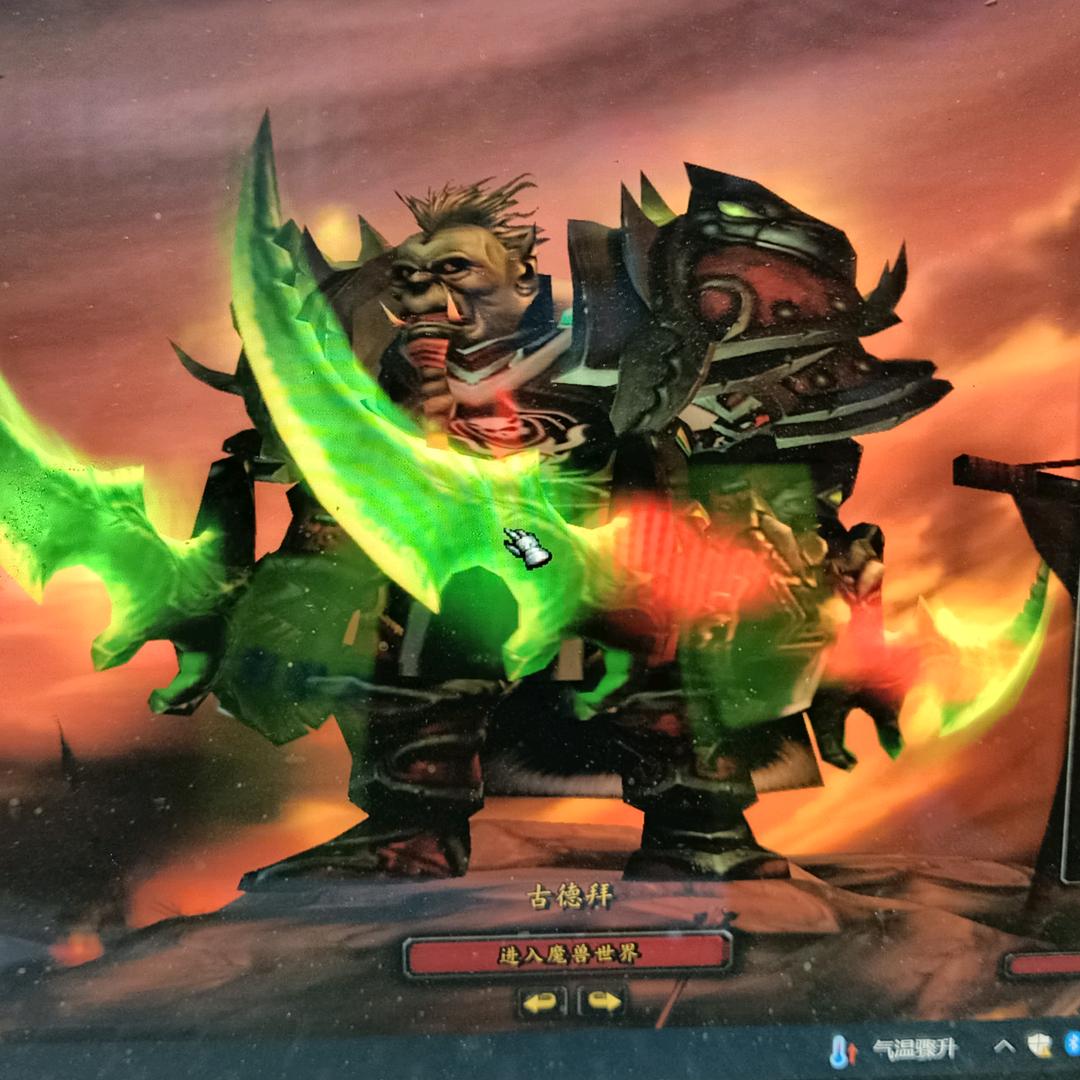Click the 进入魔兽世界 enter world button
Viewport: 1080px width, 1080px height.
567,954
